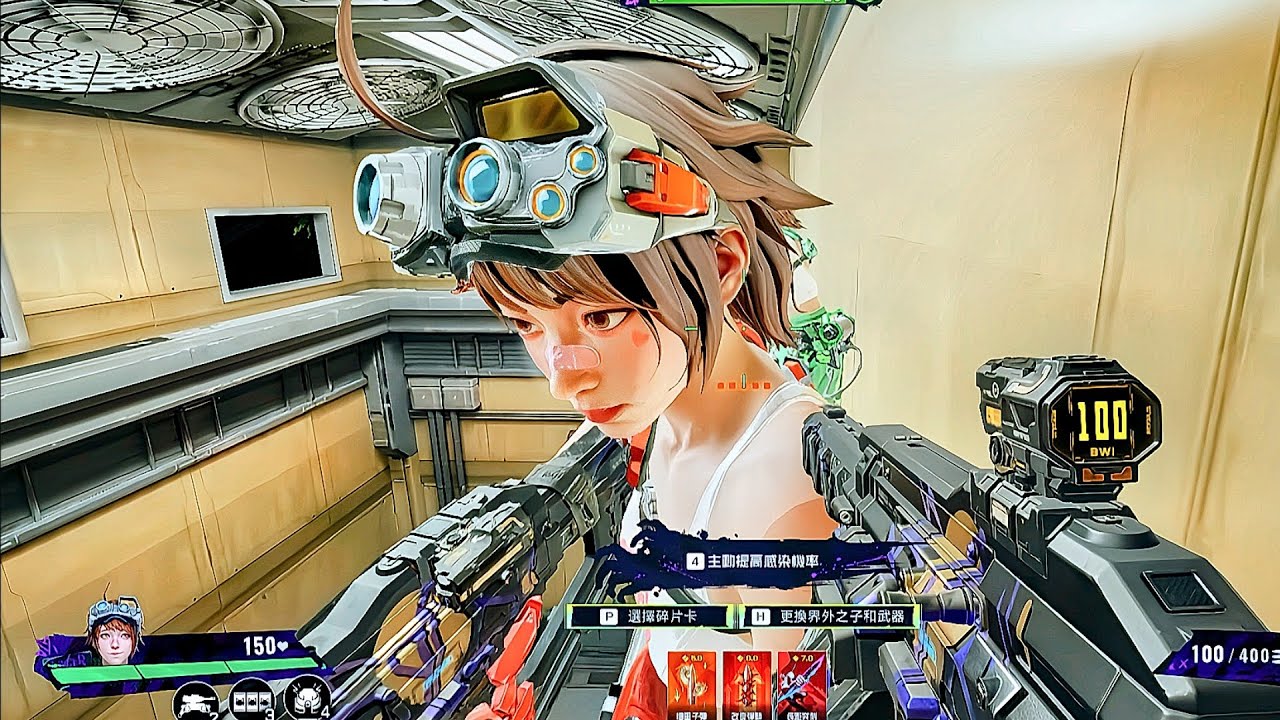Use the helmet ability icon
The image size is (1280, 720).
305,698
